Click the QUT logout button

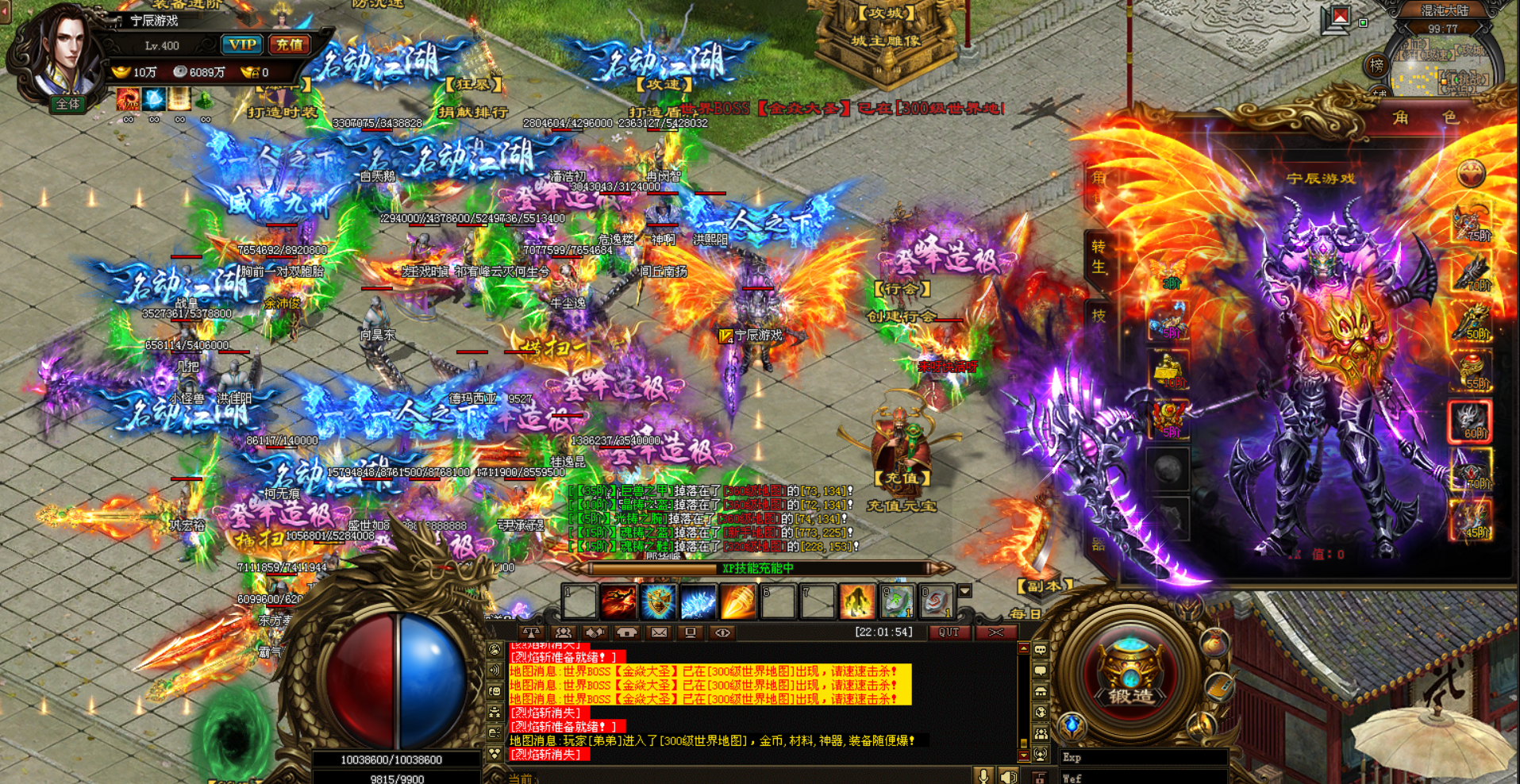click(949, 632)
